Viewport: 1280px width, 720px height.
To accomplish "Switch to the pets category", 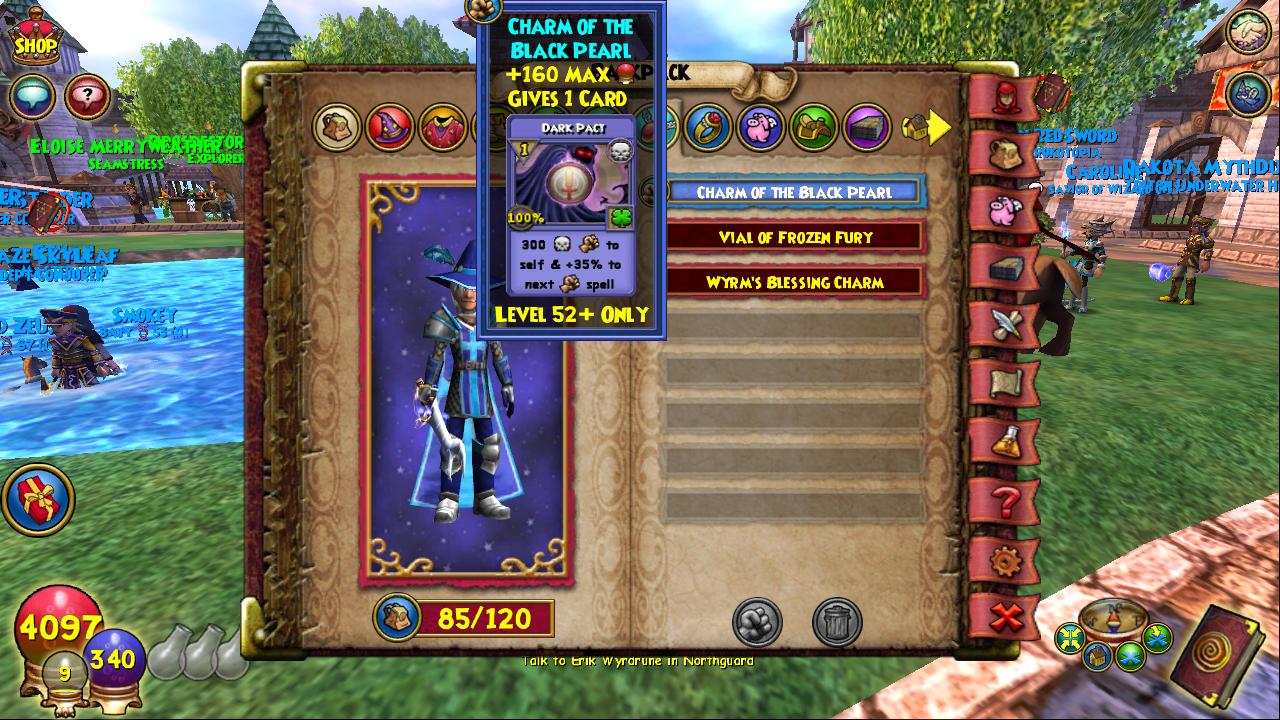I will (x=761, y=127).
